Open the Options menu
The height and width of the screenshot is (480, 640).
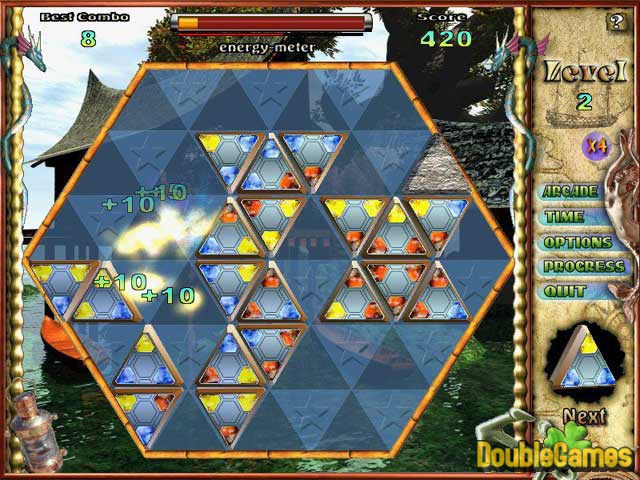(x=577, y=242)
